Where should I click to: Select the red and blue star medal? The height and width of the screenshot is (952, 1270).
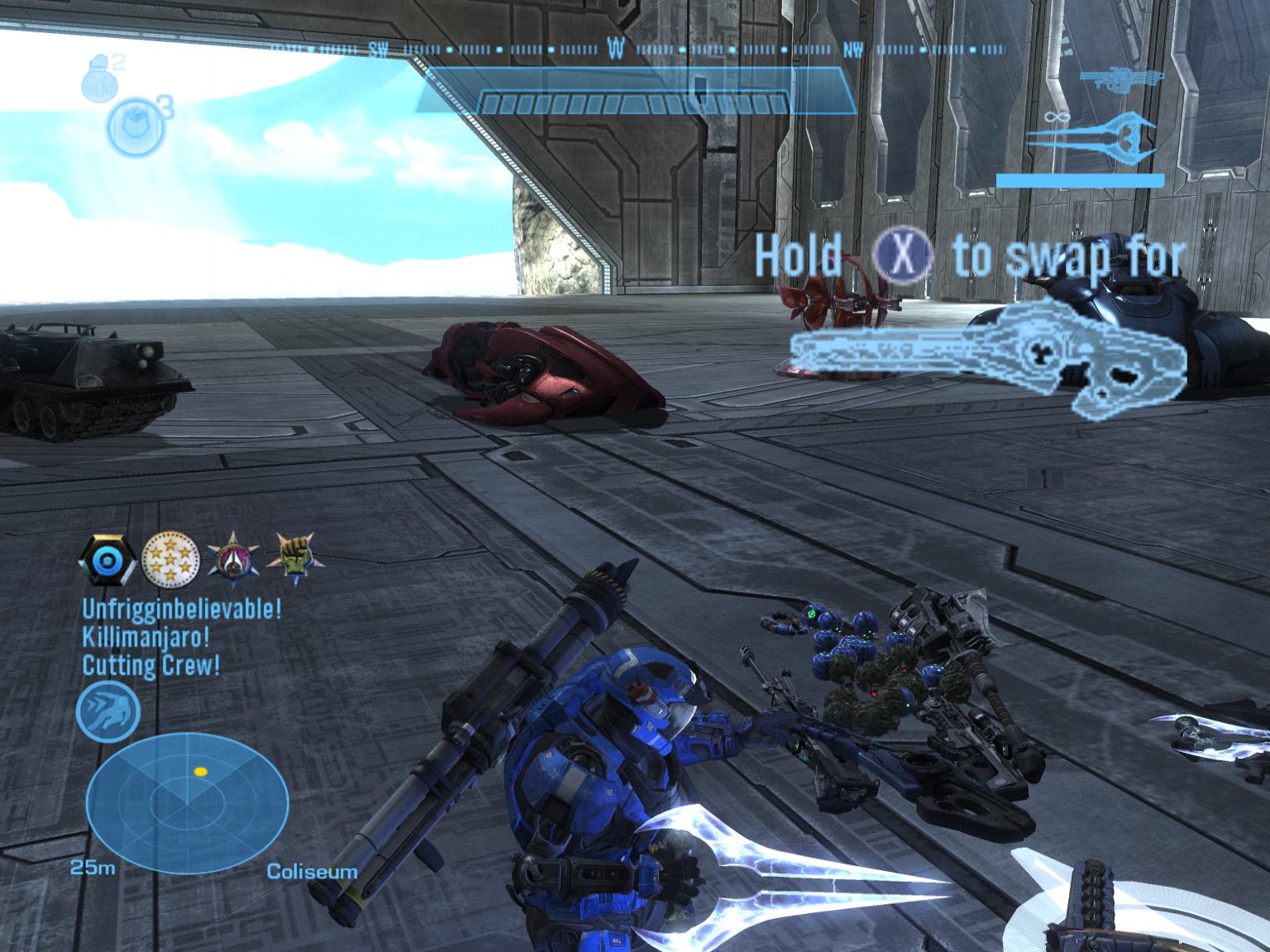point(234,557)
